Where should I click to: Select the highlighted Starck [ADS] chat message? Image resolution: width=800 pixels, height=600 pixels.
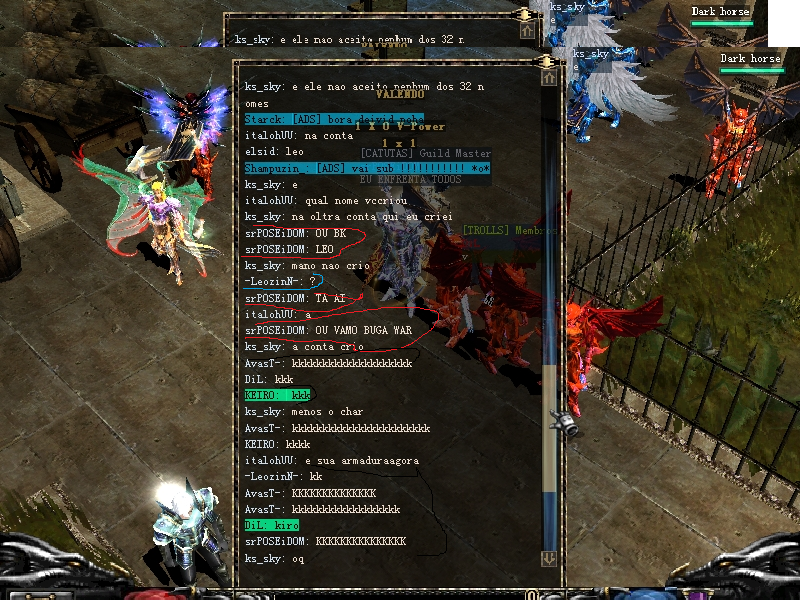[333, 119]
